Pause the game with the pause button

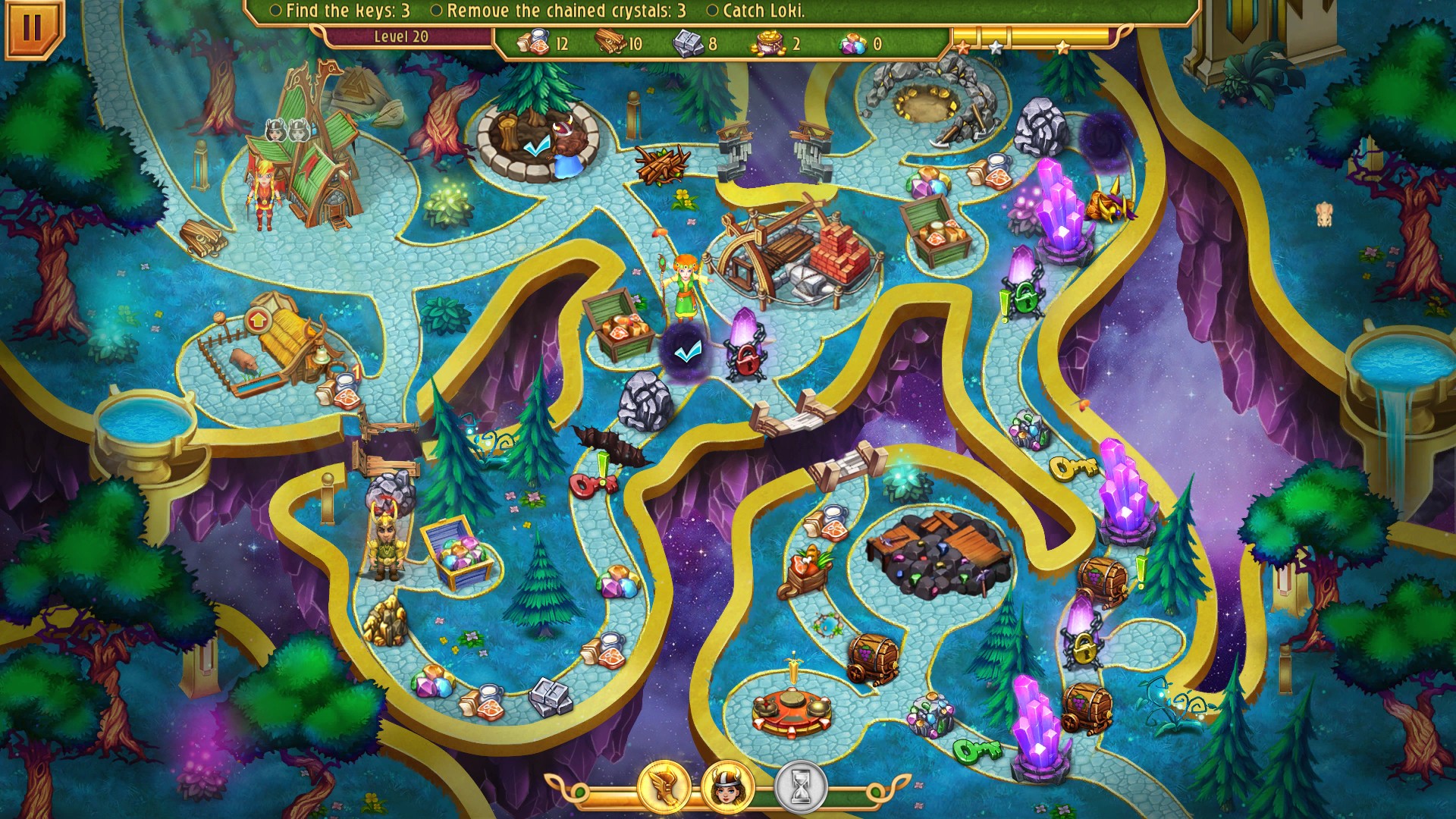click(x=31, y=28)
